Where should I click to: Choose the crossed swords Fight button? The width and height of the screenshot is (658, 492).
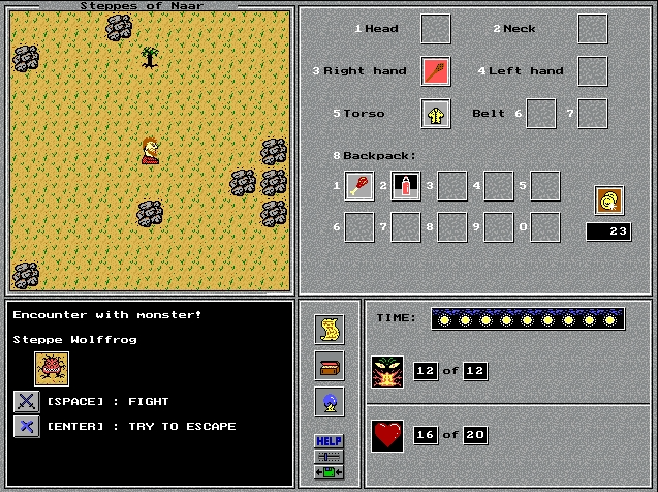click(x=26, y=402)
